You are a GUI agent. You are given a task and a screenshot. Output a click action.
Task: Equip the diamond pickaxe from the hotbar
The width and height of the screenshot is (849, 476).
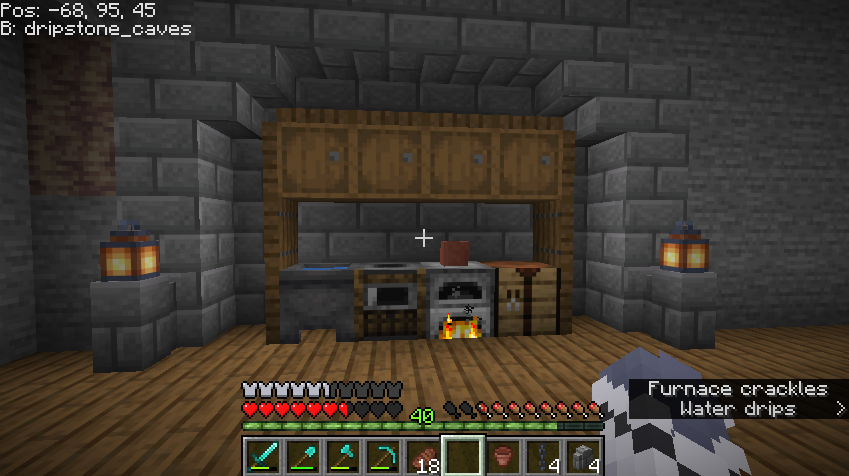point(383,456)
